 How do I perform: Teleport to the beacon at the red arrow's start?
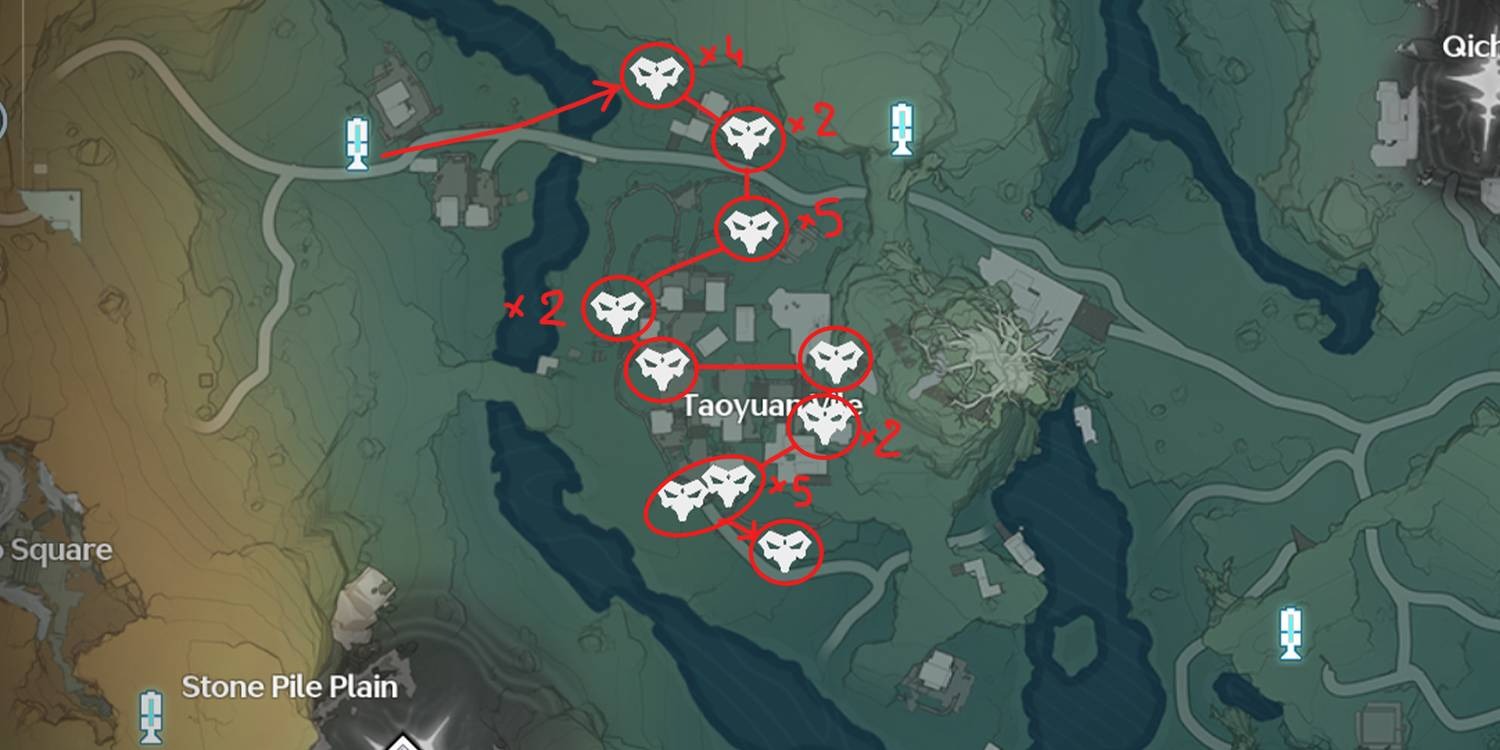[357, 143]
